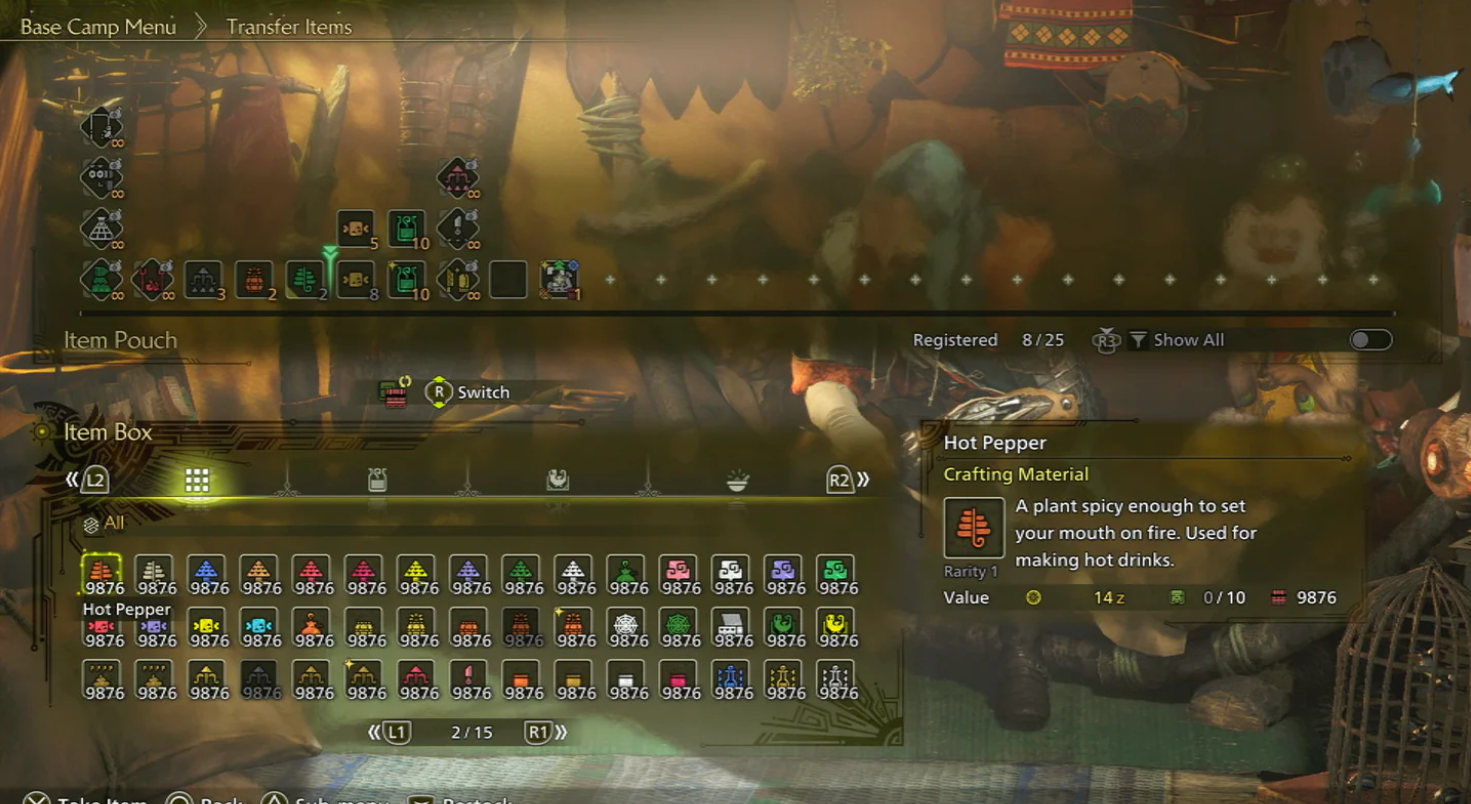This screenshot has width=1471, height=804.
Task: Pick the pouch item with count 8
Action: (x=356, y=280)
